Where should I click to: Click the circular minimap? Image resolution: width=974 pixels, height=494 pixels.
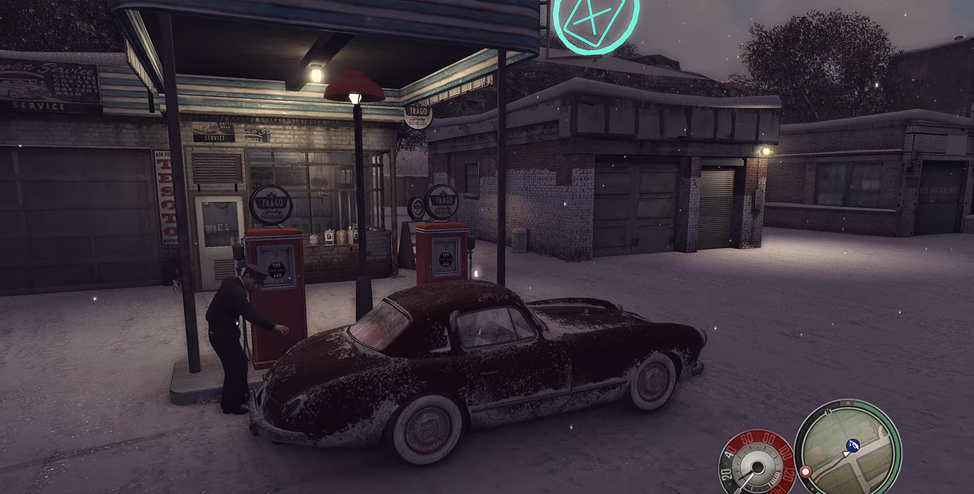847,448
